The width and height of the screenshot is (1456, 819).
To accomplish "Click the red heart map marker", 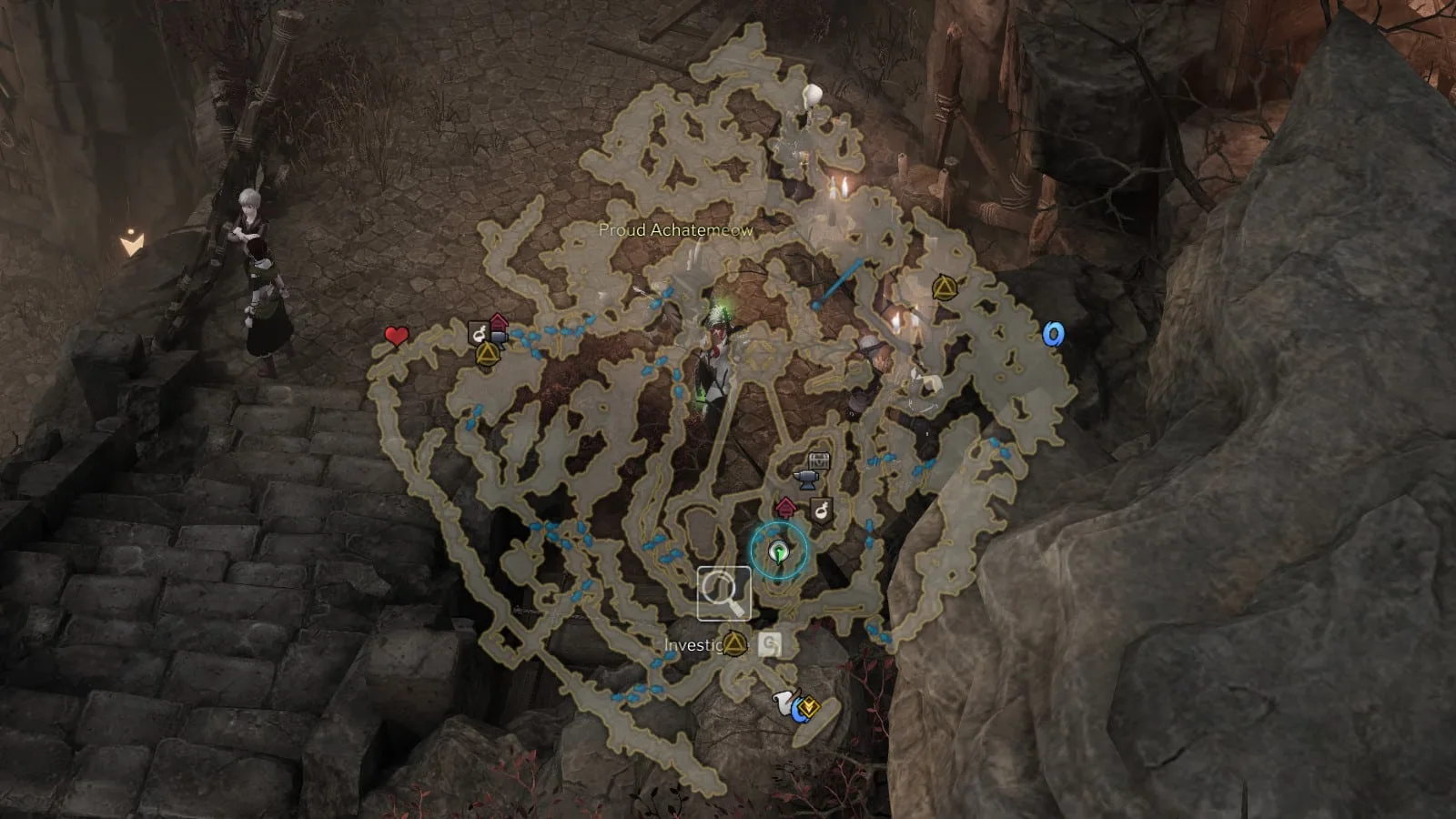I will [396, 337].
